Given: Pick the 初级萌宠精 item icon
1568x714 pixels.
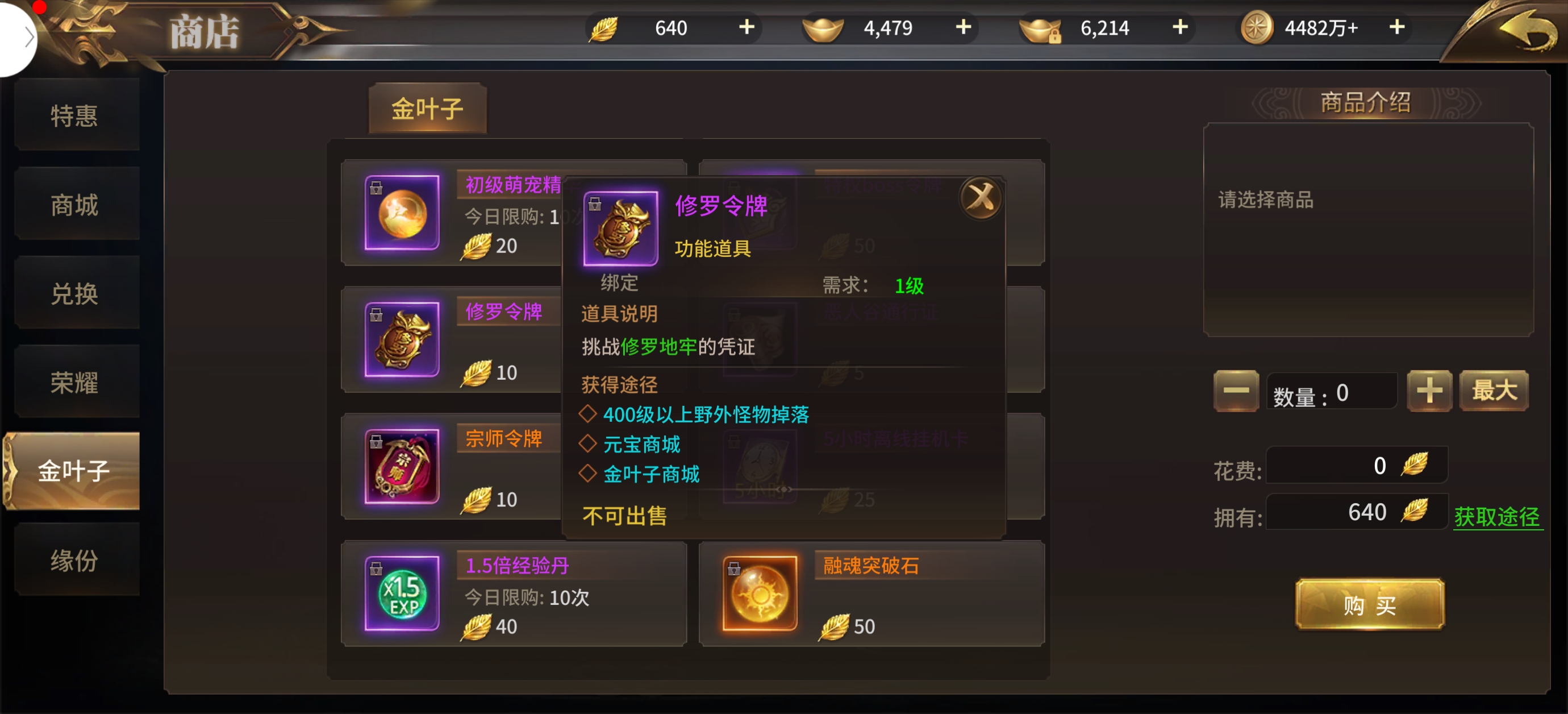Looking at the screenshot, I should [402, 213].
